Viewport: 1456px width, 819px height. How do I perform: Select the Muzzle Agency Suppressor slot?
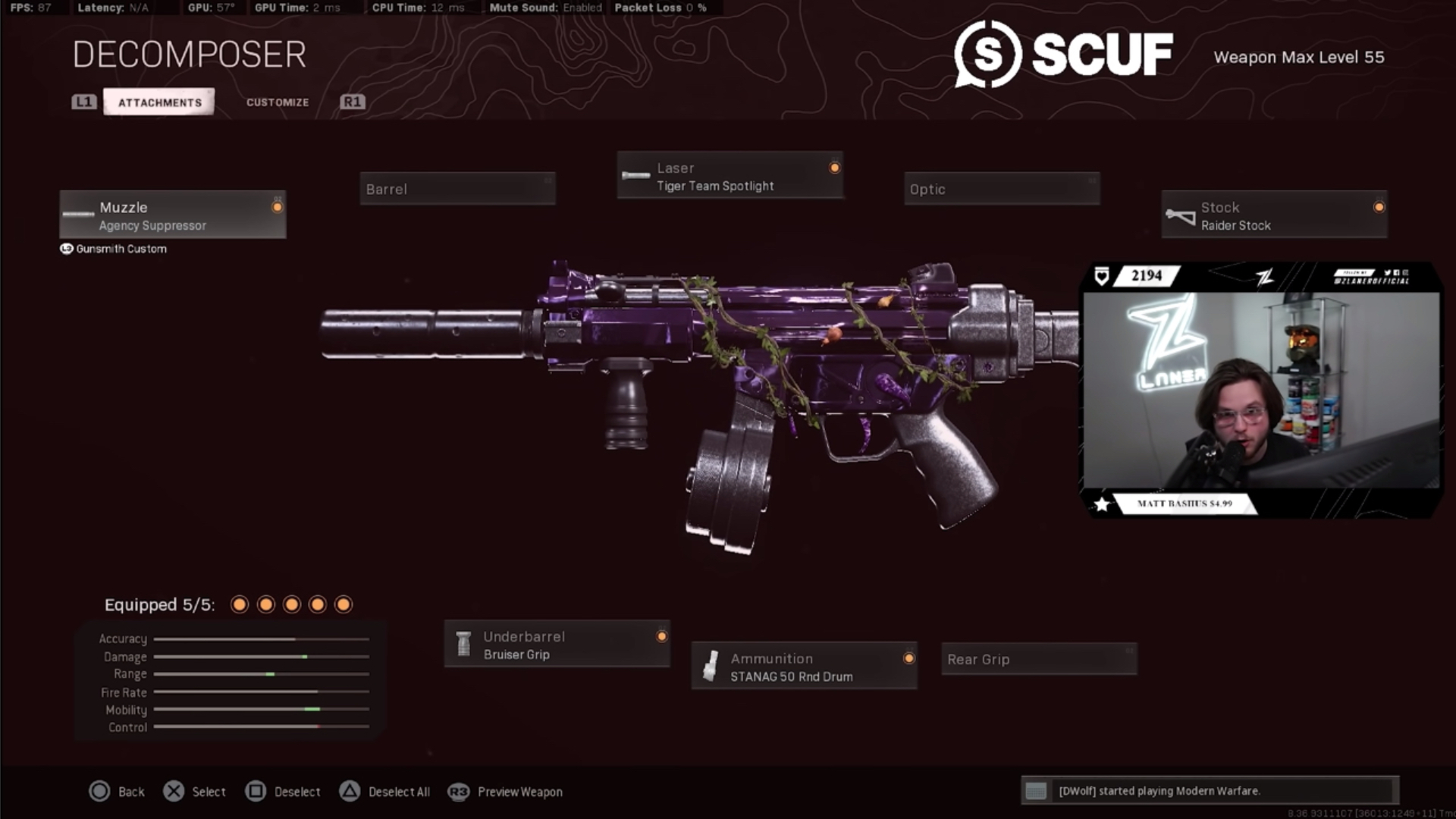click(x=173, y=215)
